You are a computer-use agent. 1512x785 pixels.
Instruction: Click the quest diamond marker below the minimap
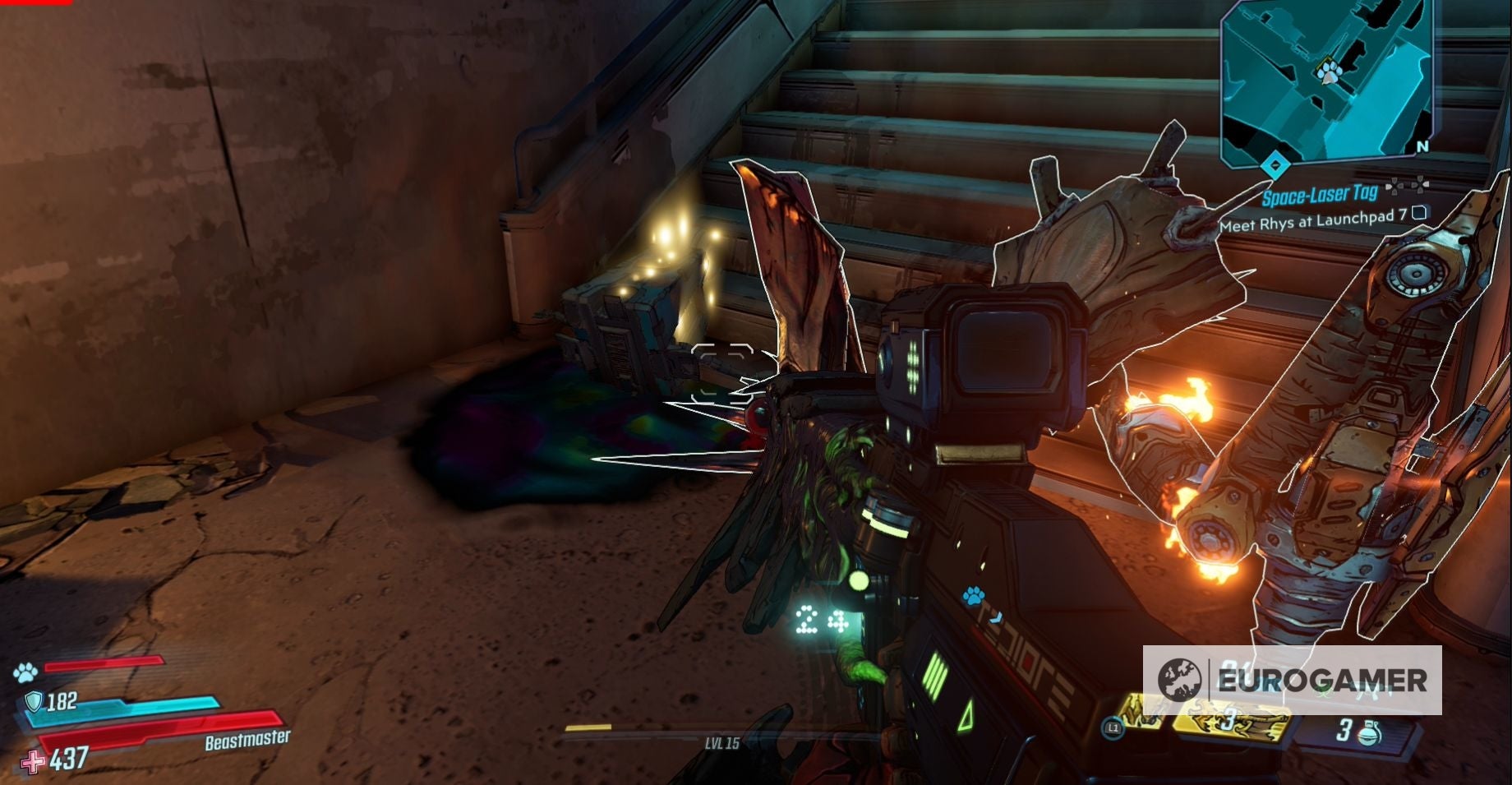point(1275,166)
